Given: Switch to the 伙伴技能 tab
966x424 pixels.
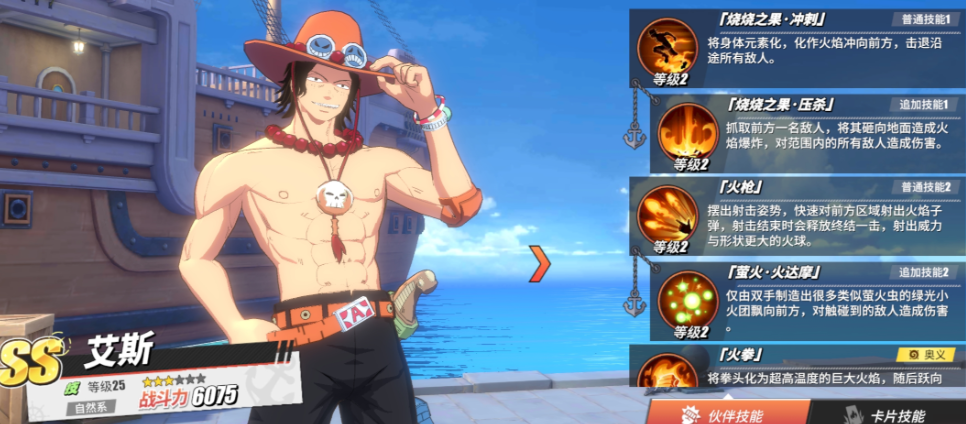Looking at the screenshot, I should [724, 411].
